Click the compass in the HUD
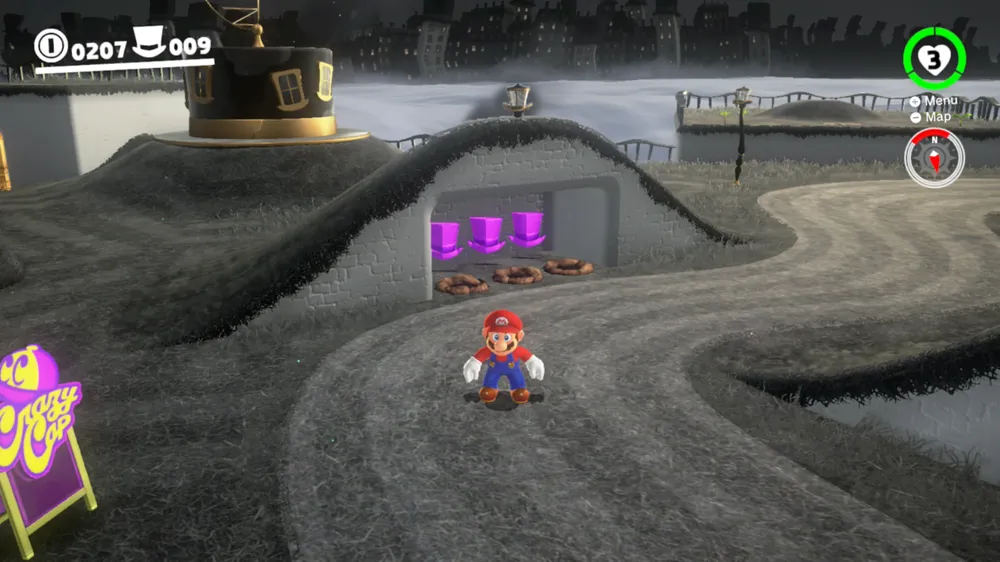This screenshot has height=562, width=1000. [x=934, y=158]
